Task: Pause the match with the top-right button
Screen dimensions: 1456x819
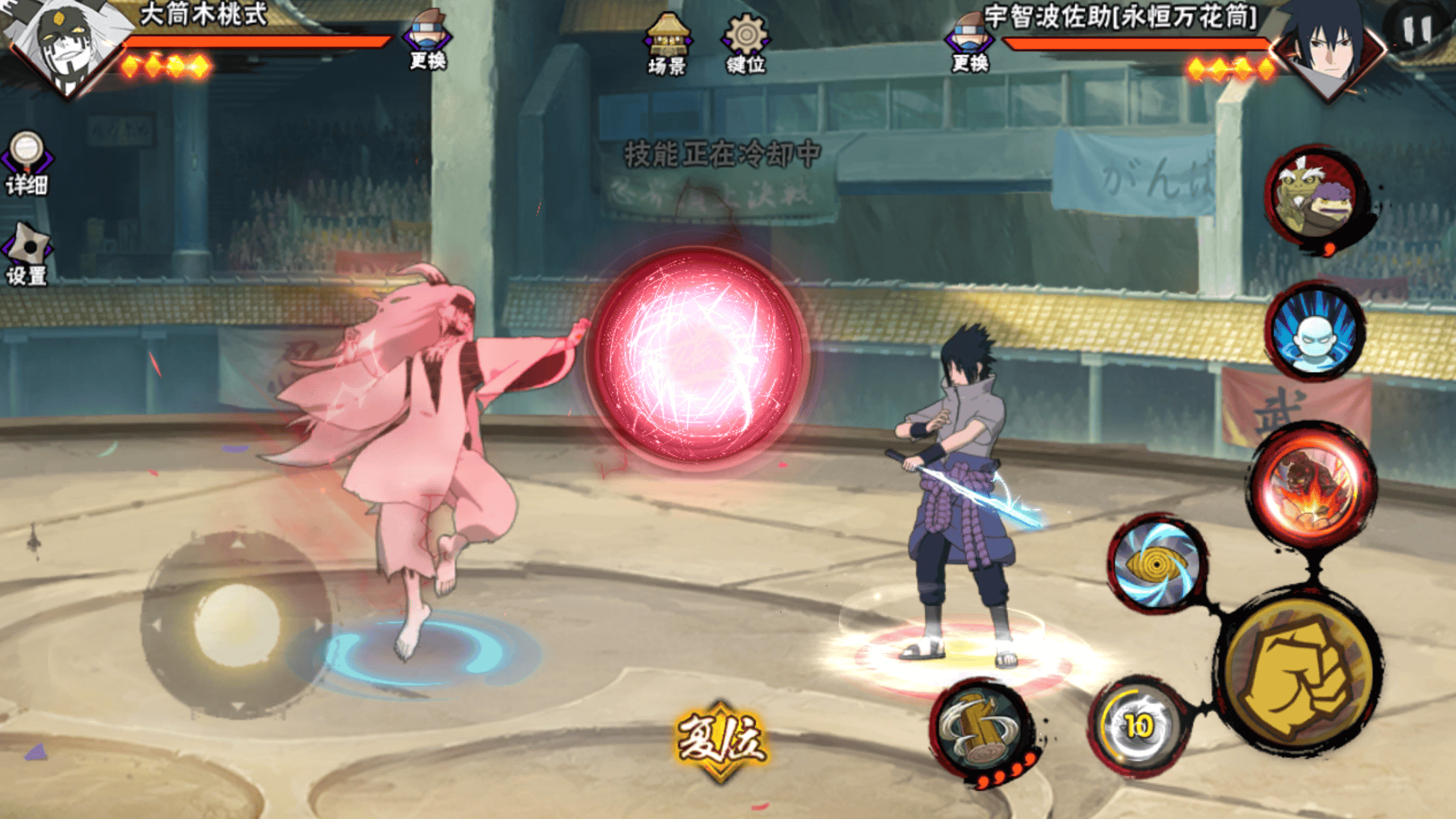Action: tap(1416, 31)
